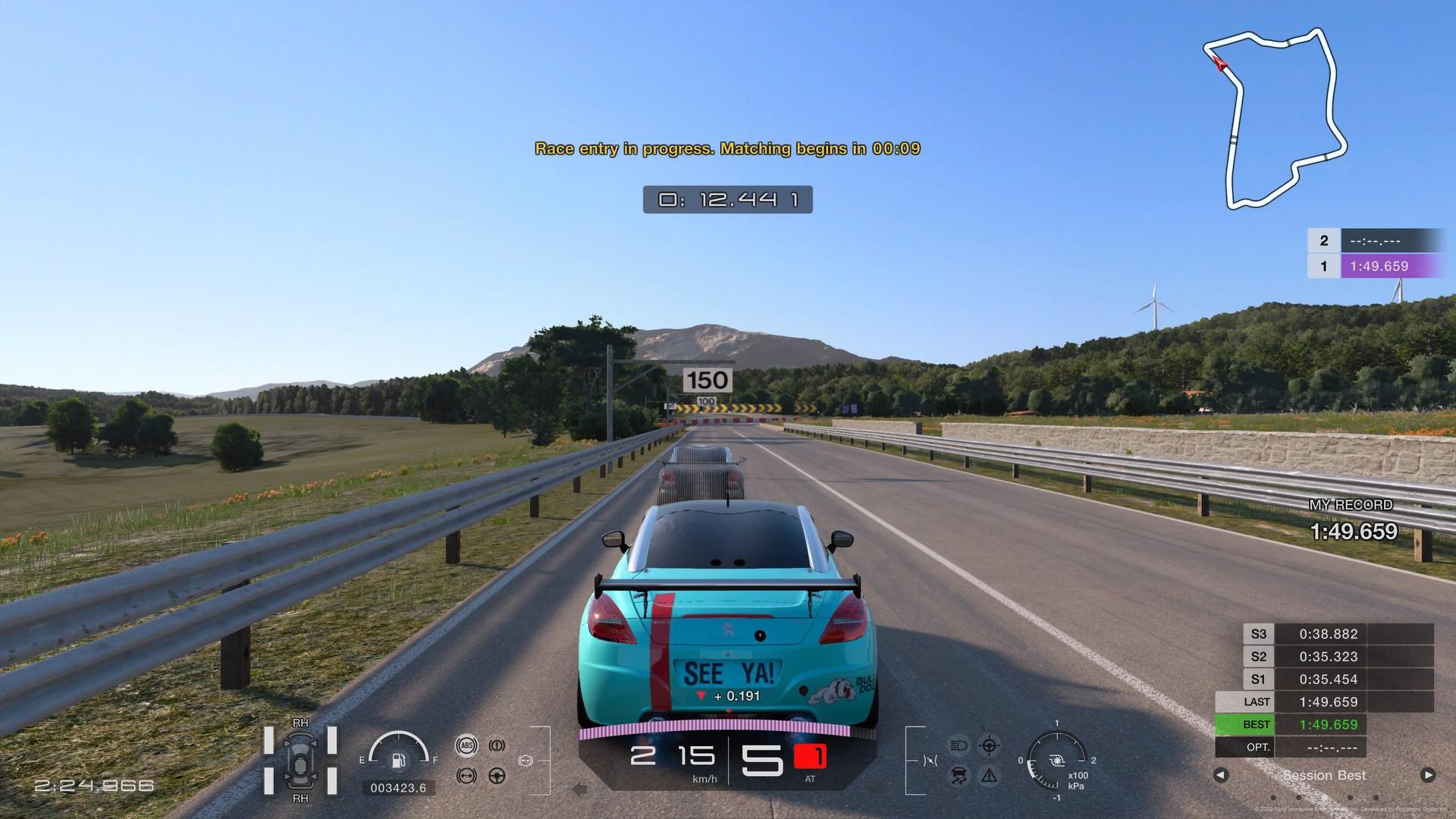The height and width of the screenshot is (819, 1456).
Task: Show the next info panel with right arrow
Action: click(x=1427, y=775)
